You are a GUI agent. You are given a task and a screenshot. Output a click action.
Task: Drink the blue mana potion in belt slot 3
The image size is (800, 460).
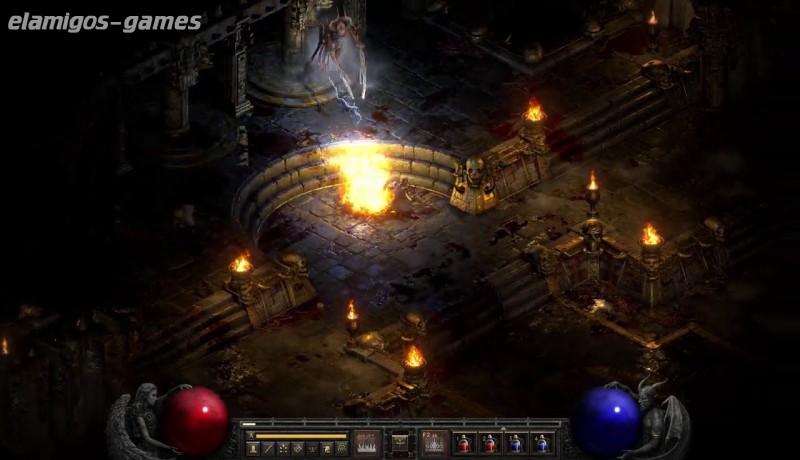click(x=516, y=443)
